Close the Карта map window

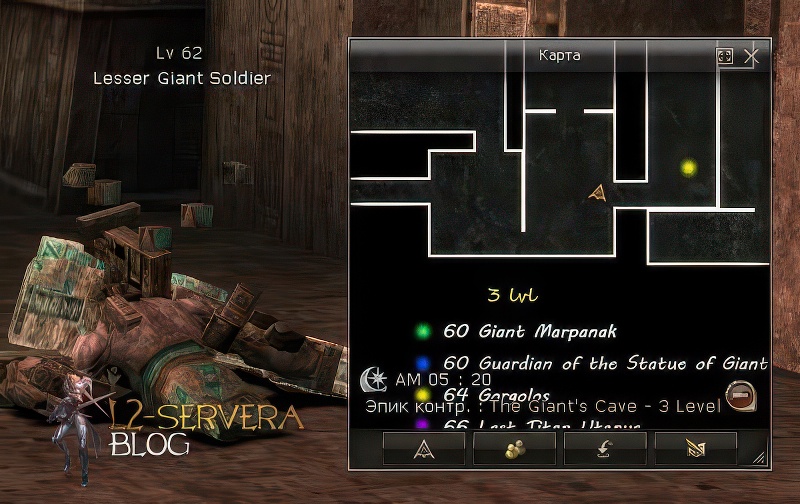tap(752, 57)
